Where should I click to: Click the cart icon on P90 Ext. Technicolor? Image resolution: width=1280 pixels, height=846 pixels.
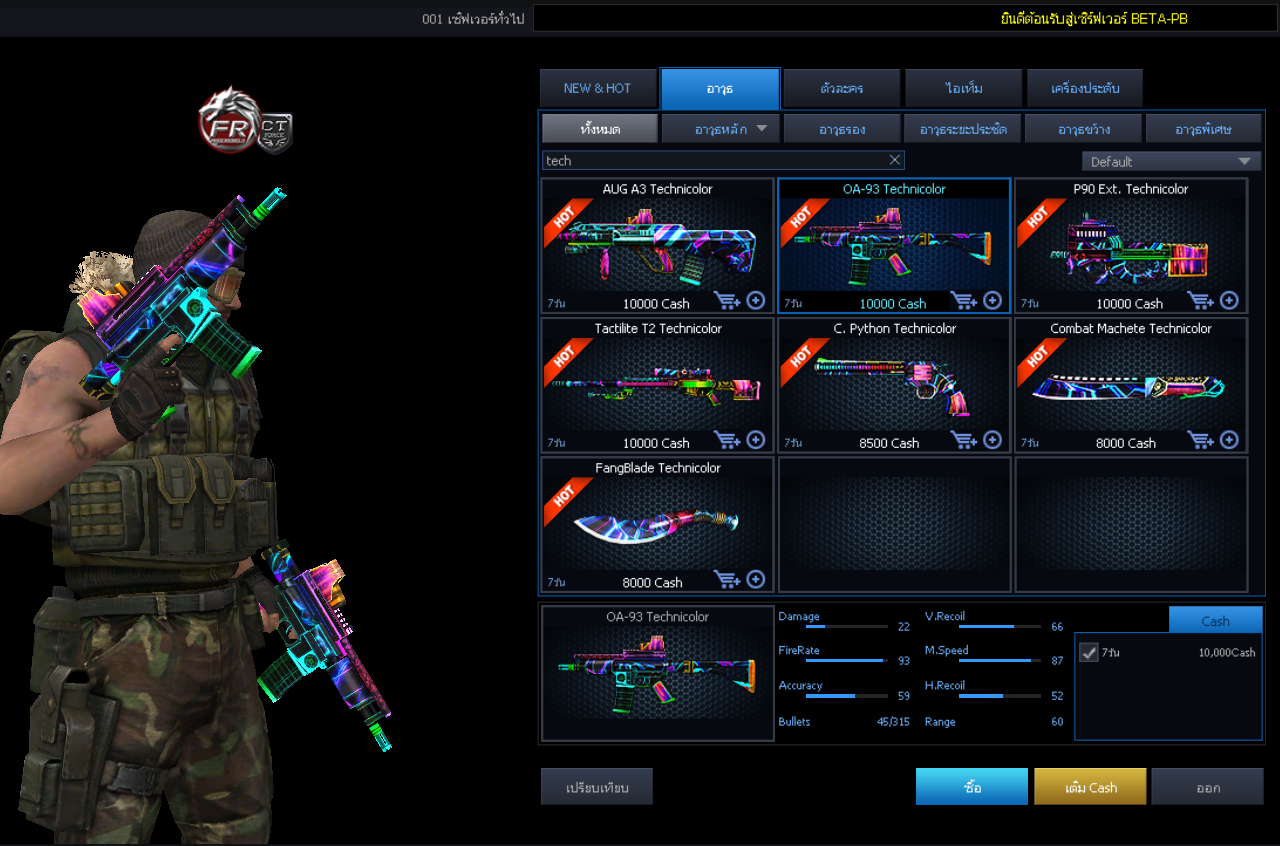[x=1201, y=300]
